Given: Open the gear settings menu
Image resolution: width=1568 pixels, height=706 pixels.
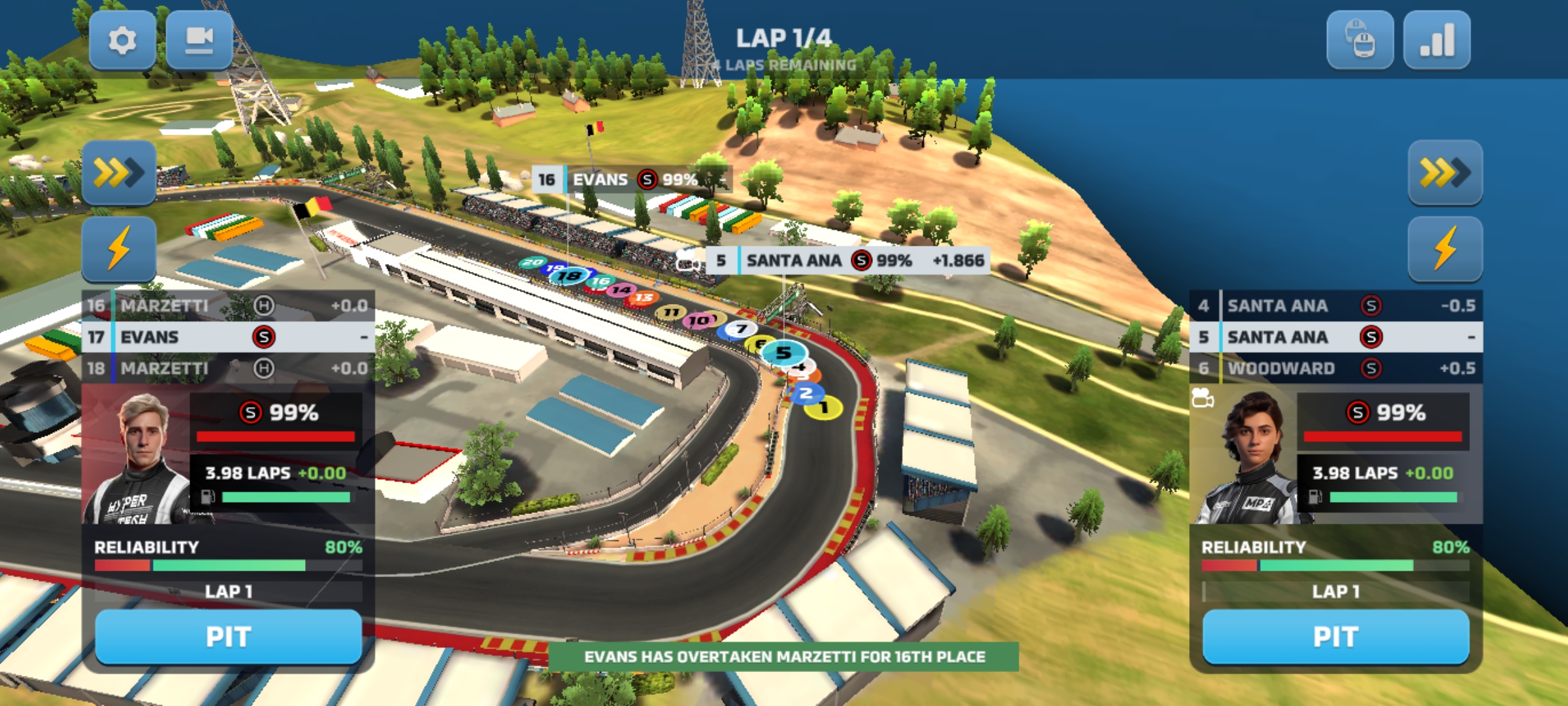Looking at the screenshot, I should tap(122, 41).
